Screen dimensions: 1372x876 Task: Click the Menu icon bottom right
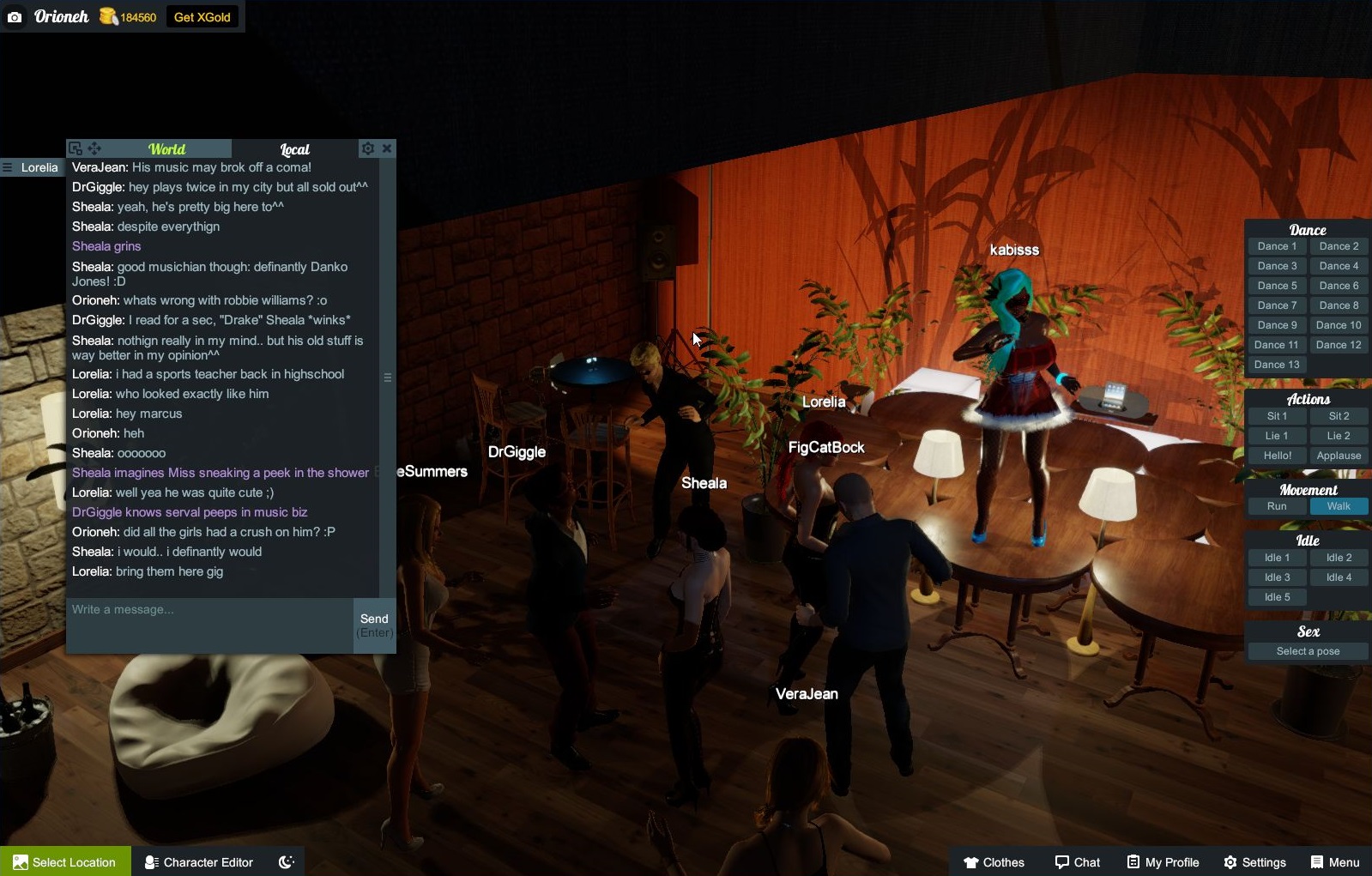click(1315, 862)
